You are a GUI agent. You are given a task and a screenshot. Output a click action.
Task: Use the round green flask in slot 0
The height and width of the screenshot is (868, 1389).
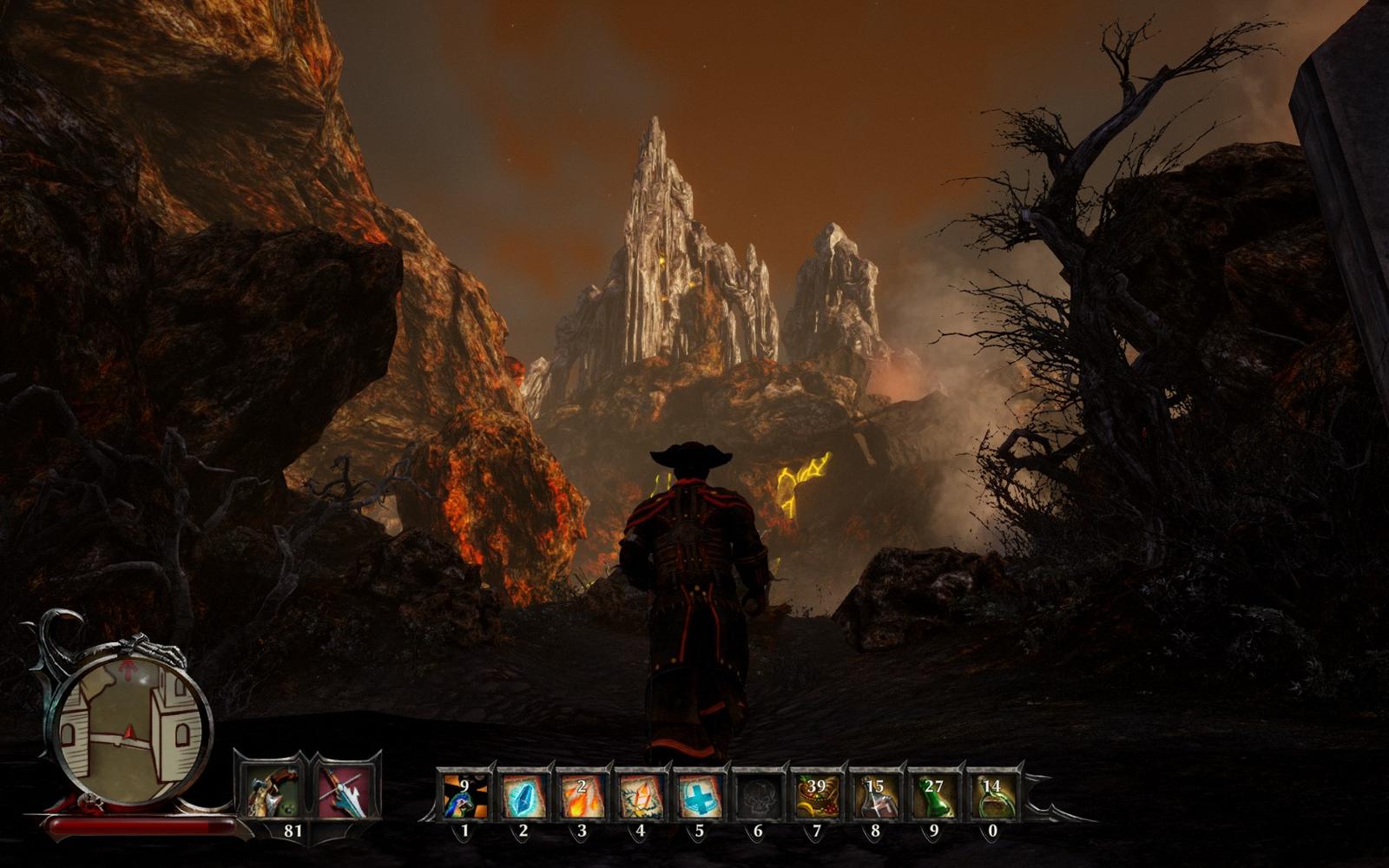pyautogui.click(x=992, y=795)
